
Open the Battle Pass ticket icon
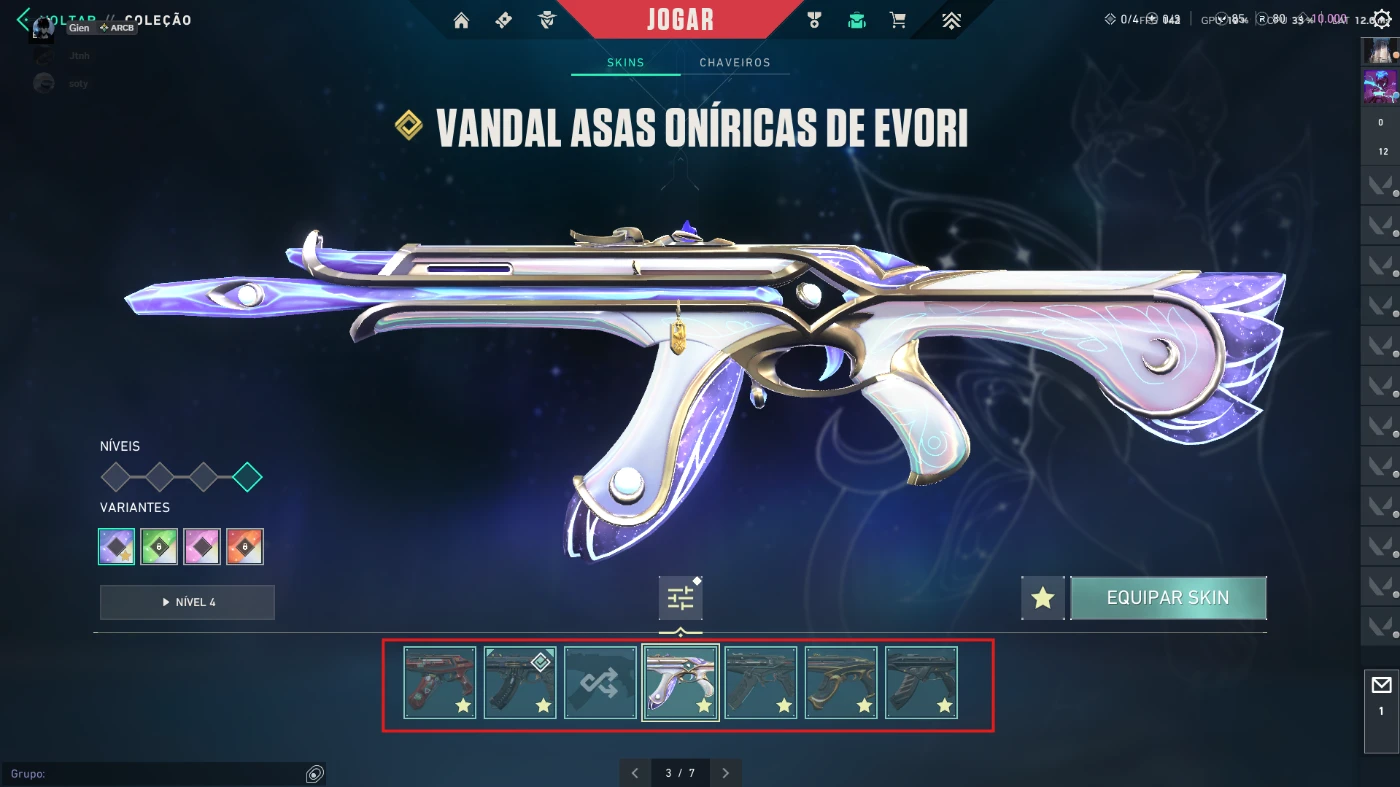click(x=503, y=20)
